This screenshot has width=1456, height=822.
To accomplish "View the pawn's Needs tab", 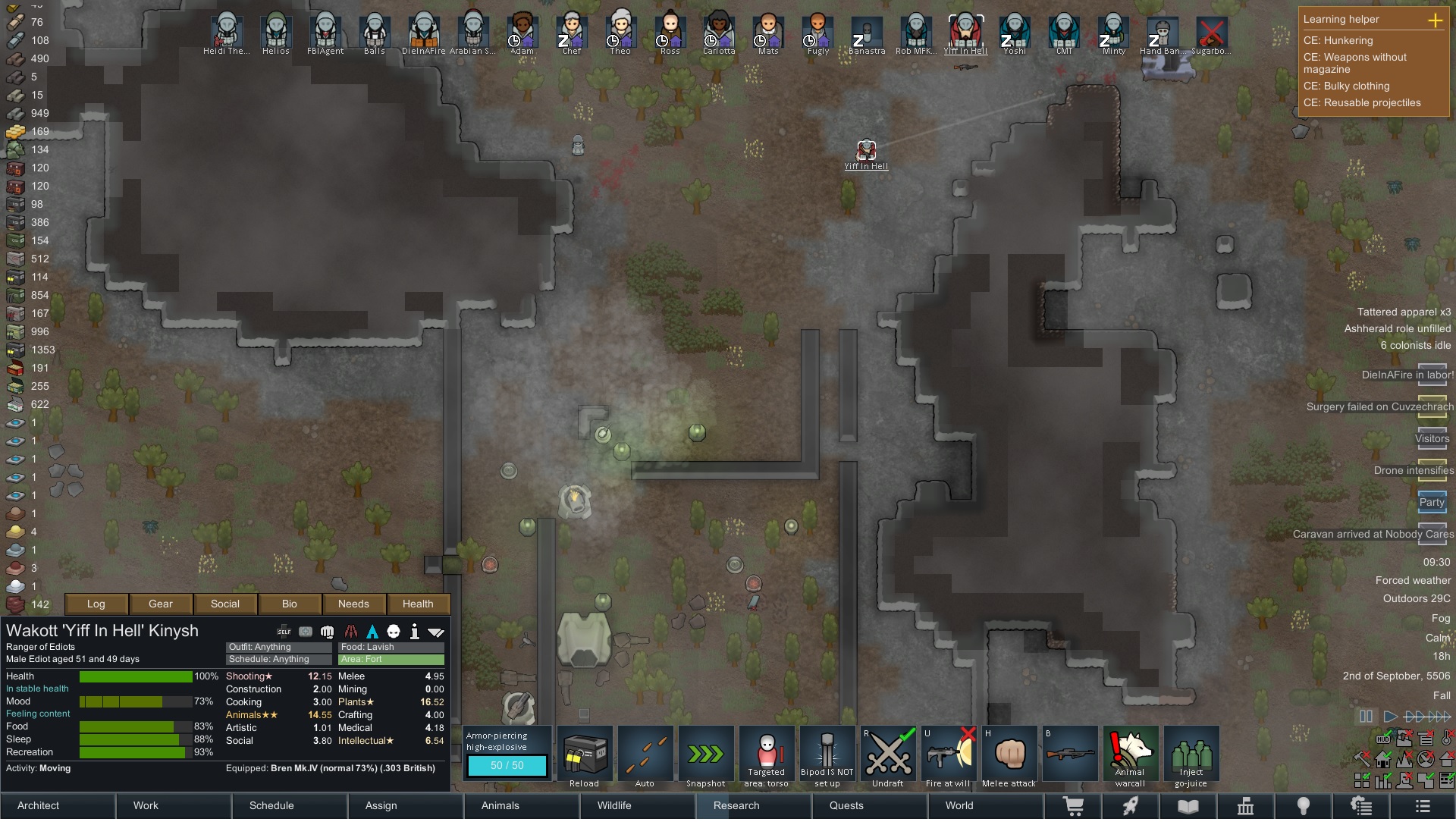I will point(353,604).
